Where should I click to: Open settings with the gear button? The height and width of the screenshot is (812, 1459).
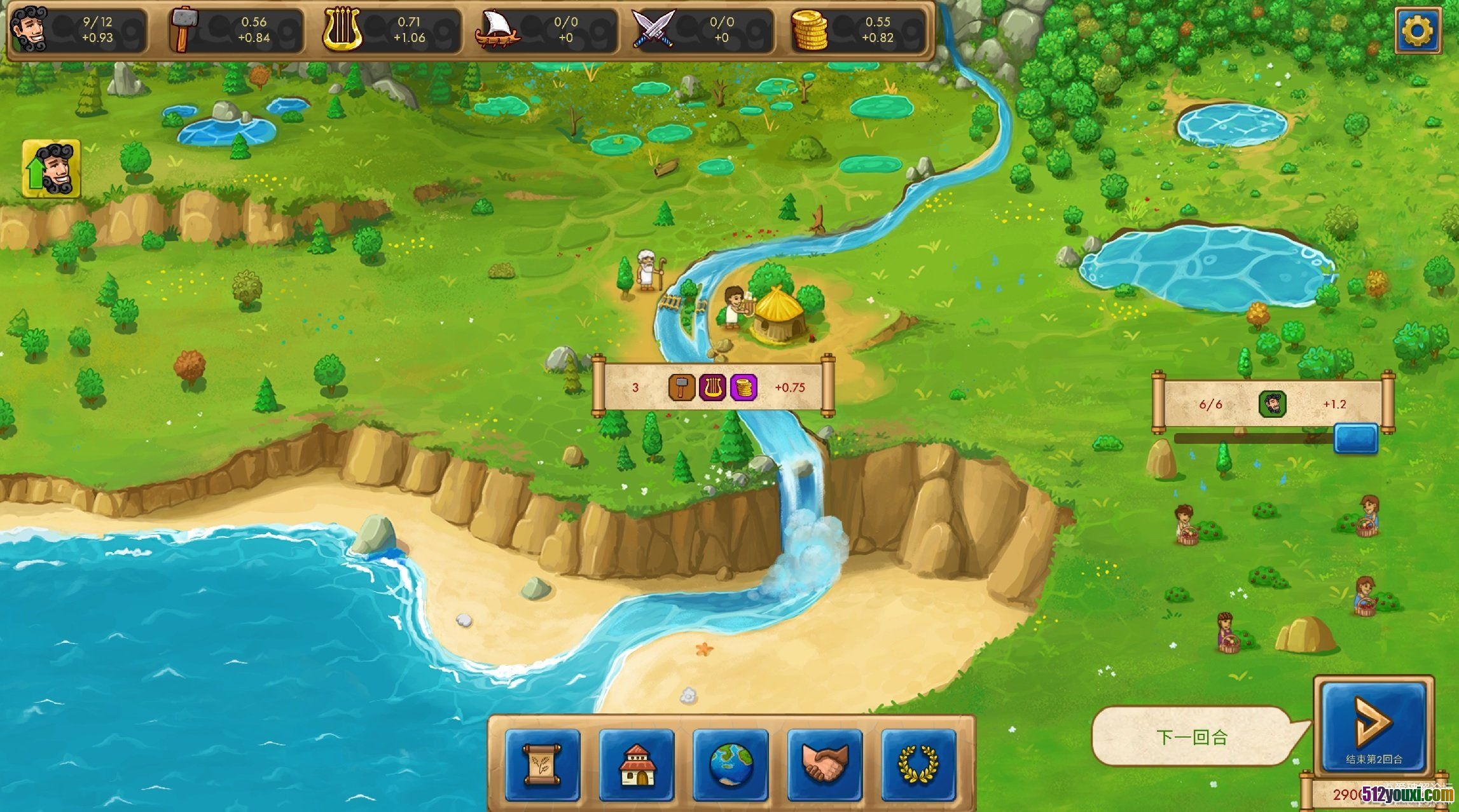click(x=1418, y=30)
